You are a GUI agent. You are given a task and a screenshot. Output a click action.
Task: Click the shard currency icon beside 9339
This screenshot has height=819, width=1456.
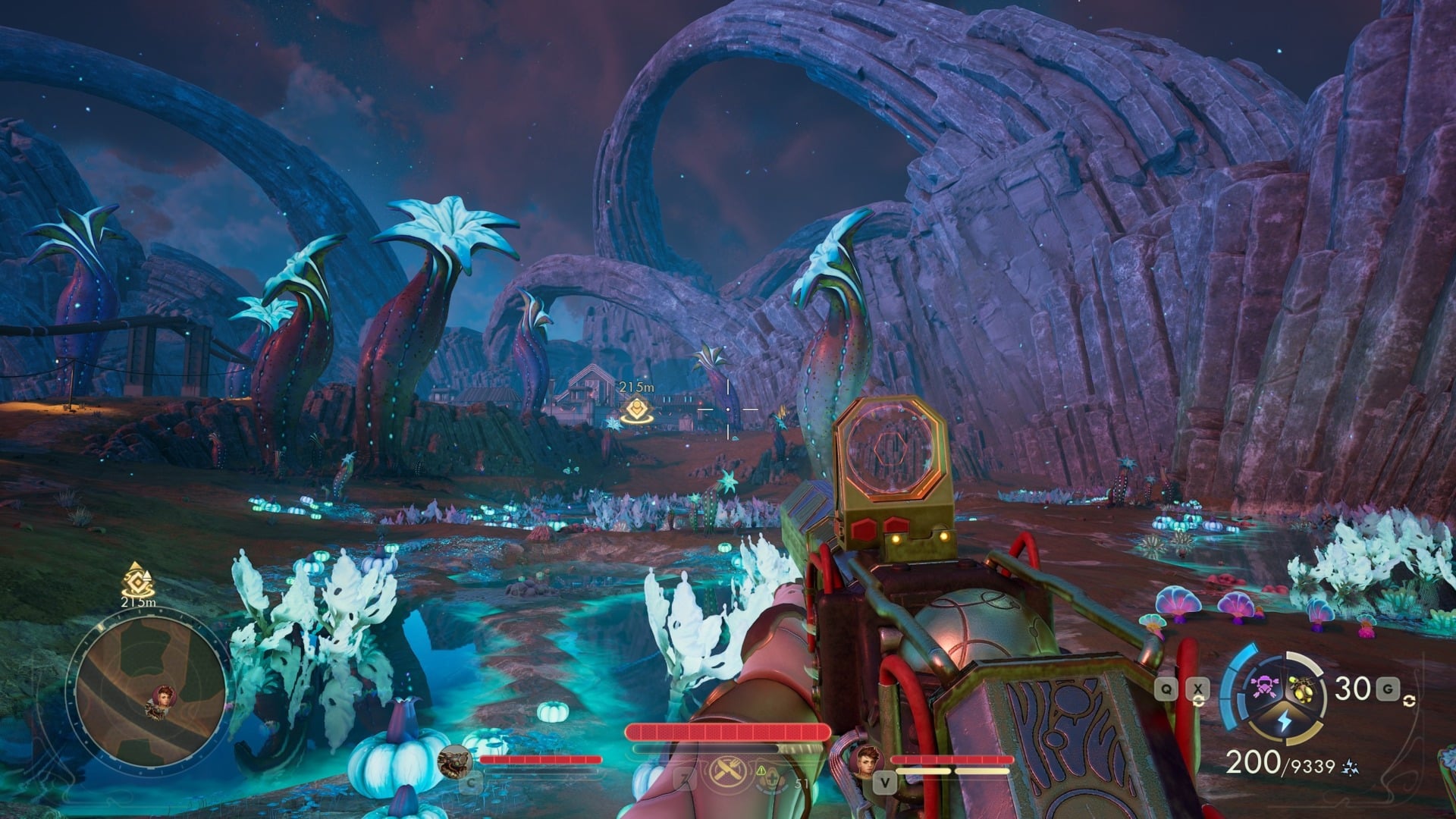[x=1350, y=768]
